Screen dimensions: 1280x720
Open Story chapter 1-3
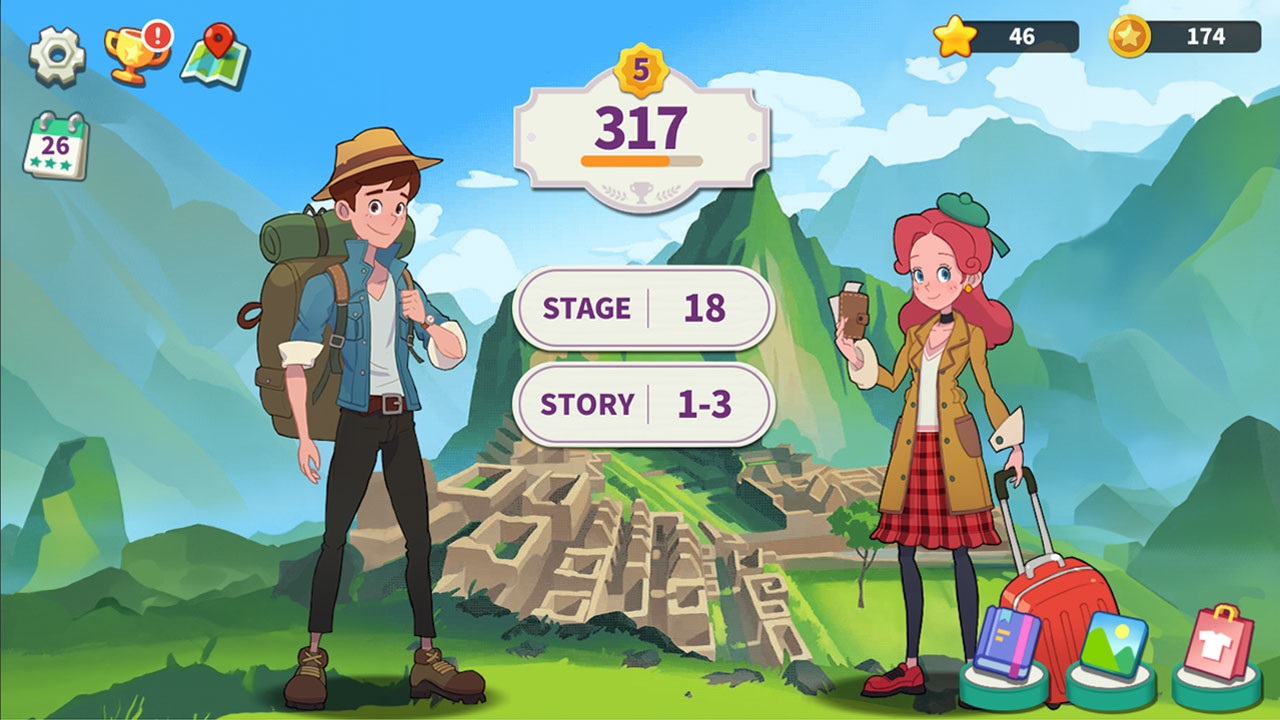(643, 404)
